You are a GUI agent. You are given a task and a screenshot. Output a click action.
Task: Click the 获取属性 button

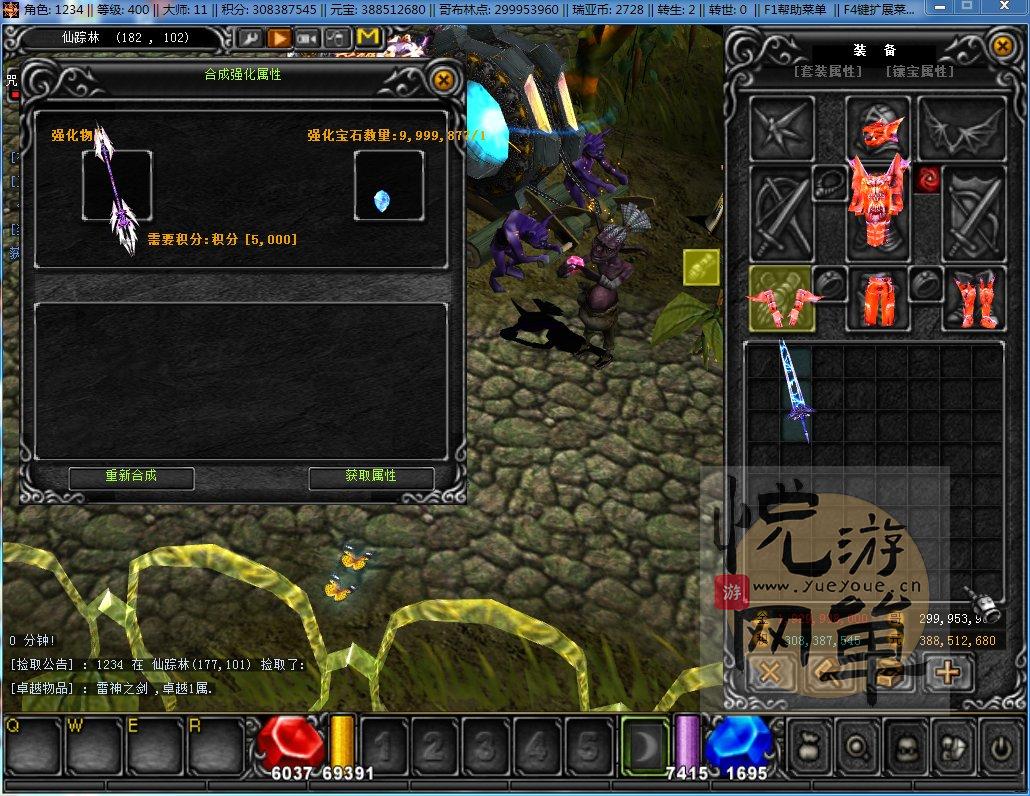[371, 477]
